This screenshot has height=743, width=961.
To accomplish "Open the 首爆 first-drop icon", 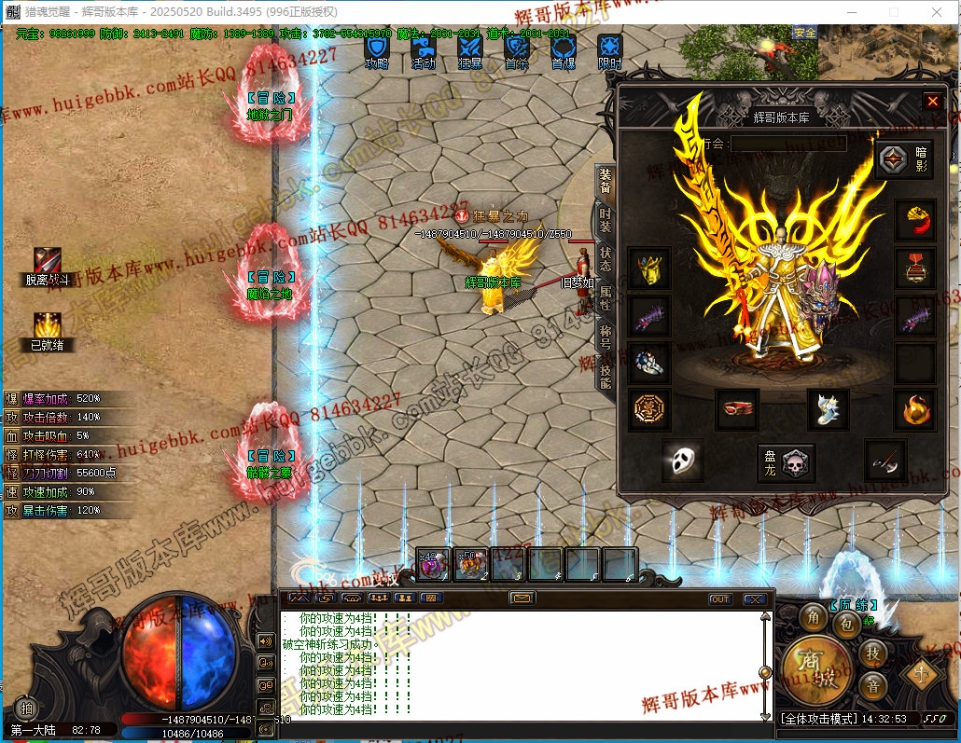I will coord(563,49).
